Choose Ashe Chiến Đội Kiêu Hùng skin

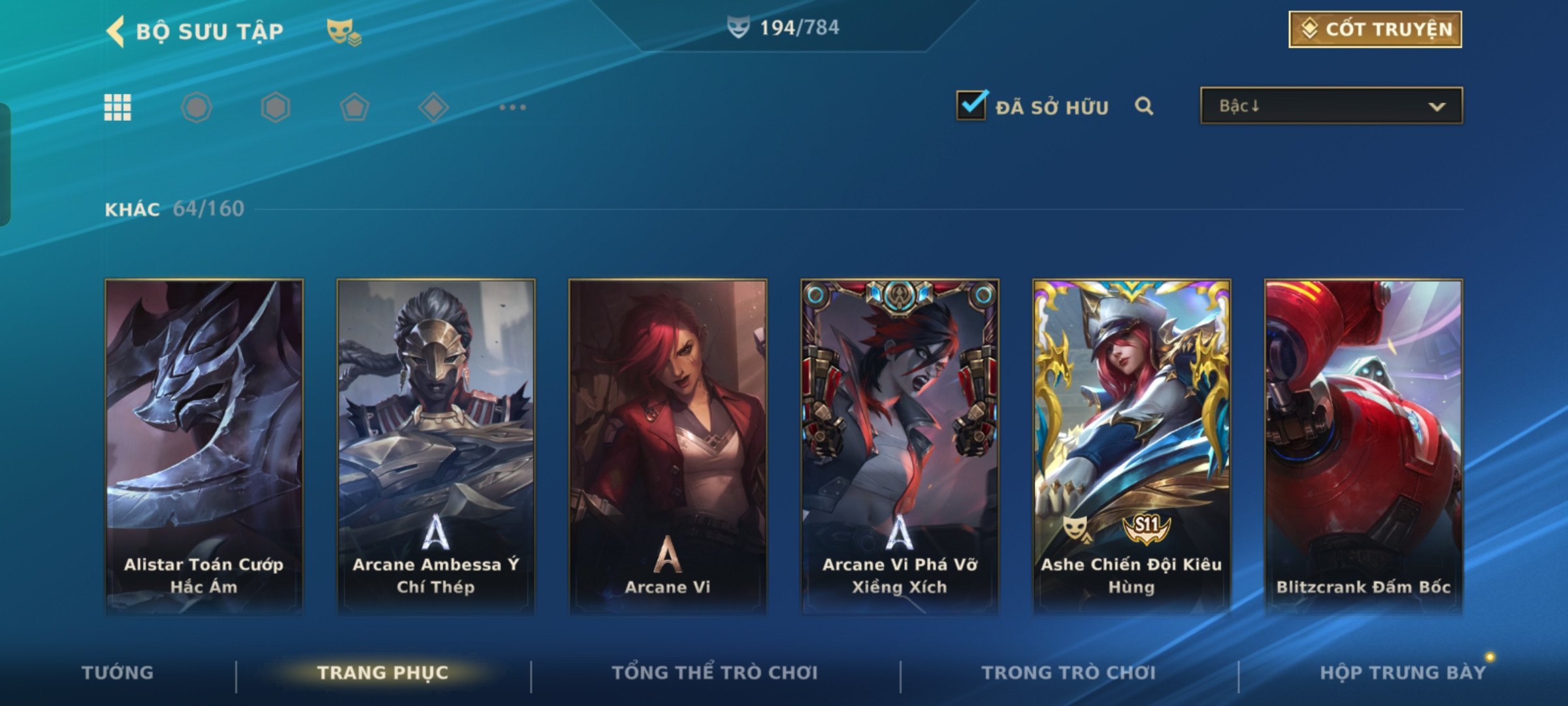coord(1132,447)
